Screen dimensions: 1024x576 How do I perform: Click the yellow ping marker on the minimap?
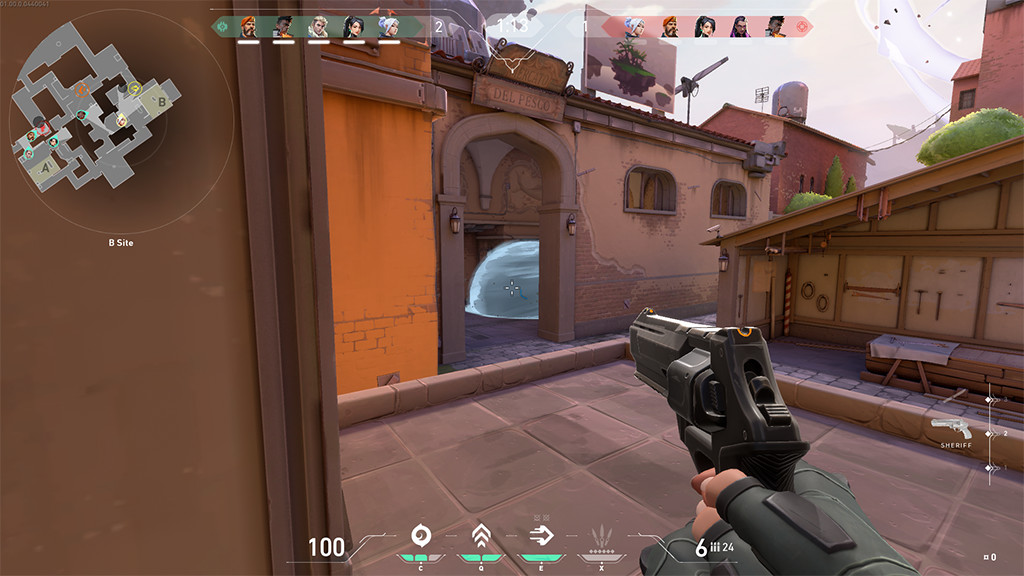pyautogui.click(x=134, y=88)
